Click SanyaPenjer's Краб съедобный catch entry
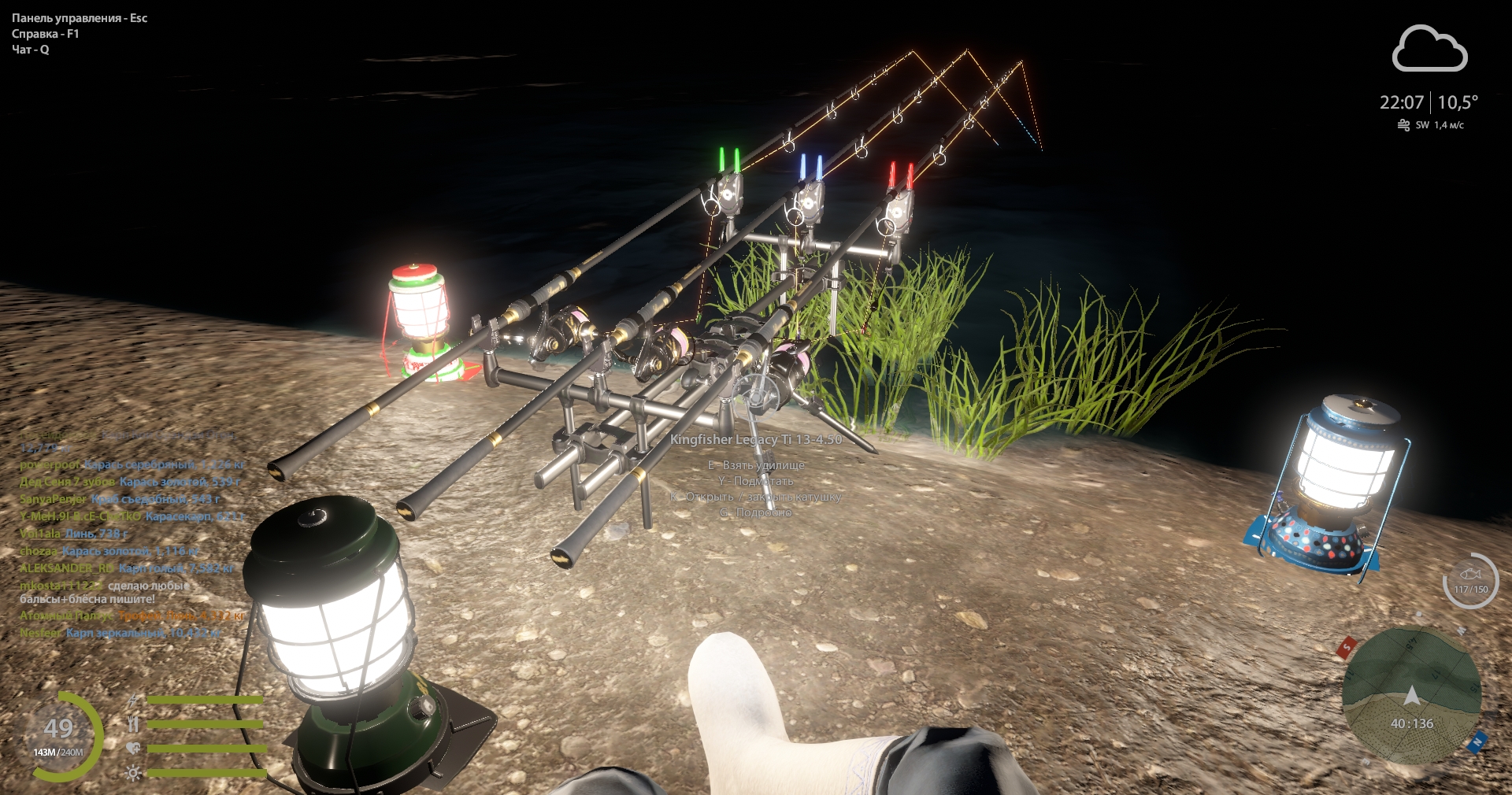Viewport: 1512px width, 795px height. pyautogui.click(x=120, y=499)
